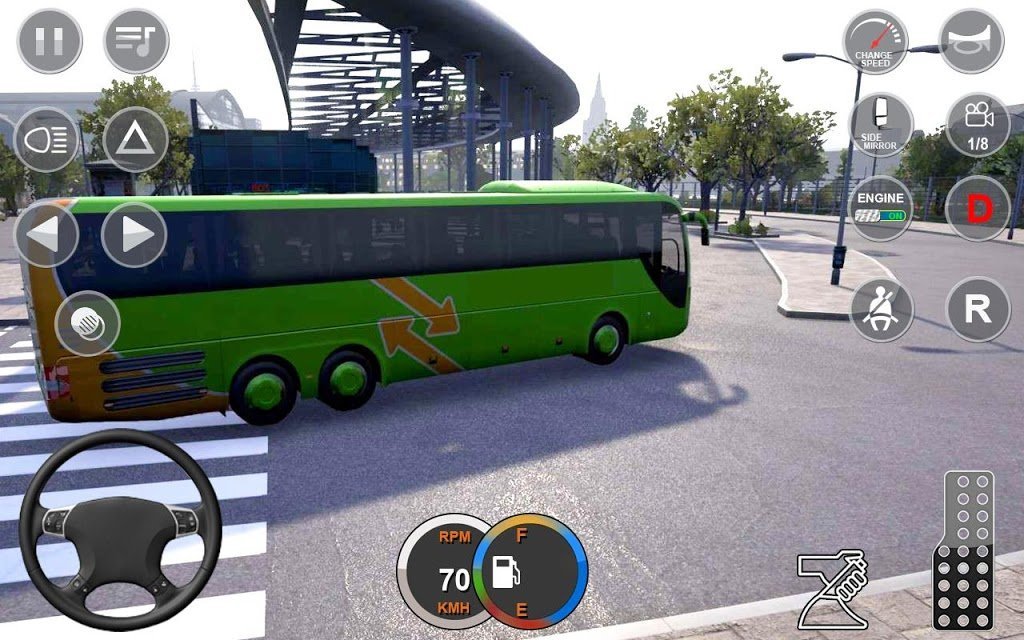The width and height of the screenshot is (1024, 640).
Task: Open the music playlist button
Action: pyautogui.click(x=136, y=41)
